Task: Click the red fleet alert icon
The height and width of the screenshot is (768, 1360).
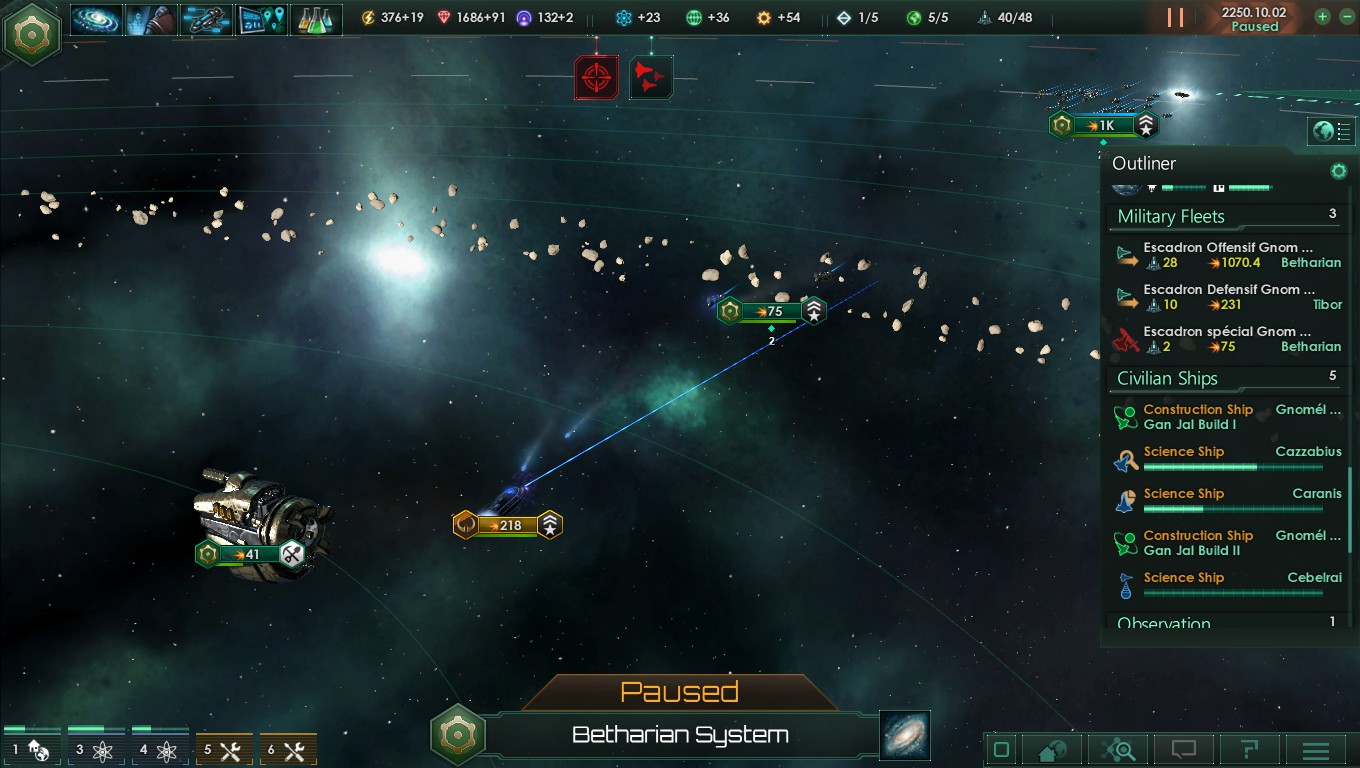Action: [x=651, y=77]
